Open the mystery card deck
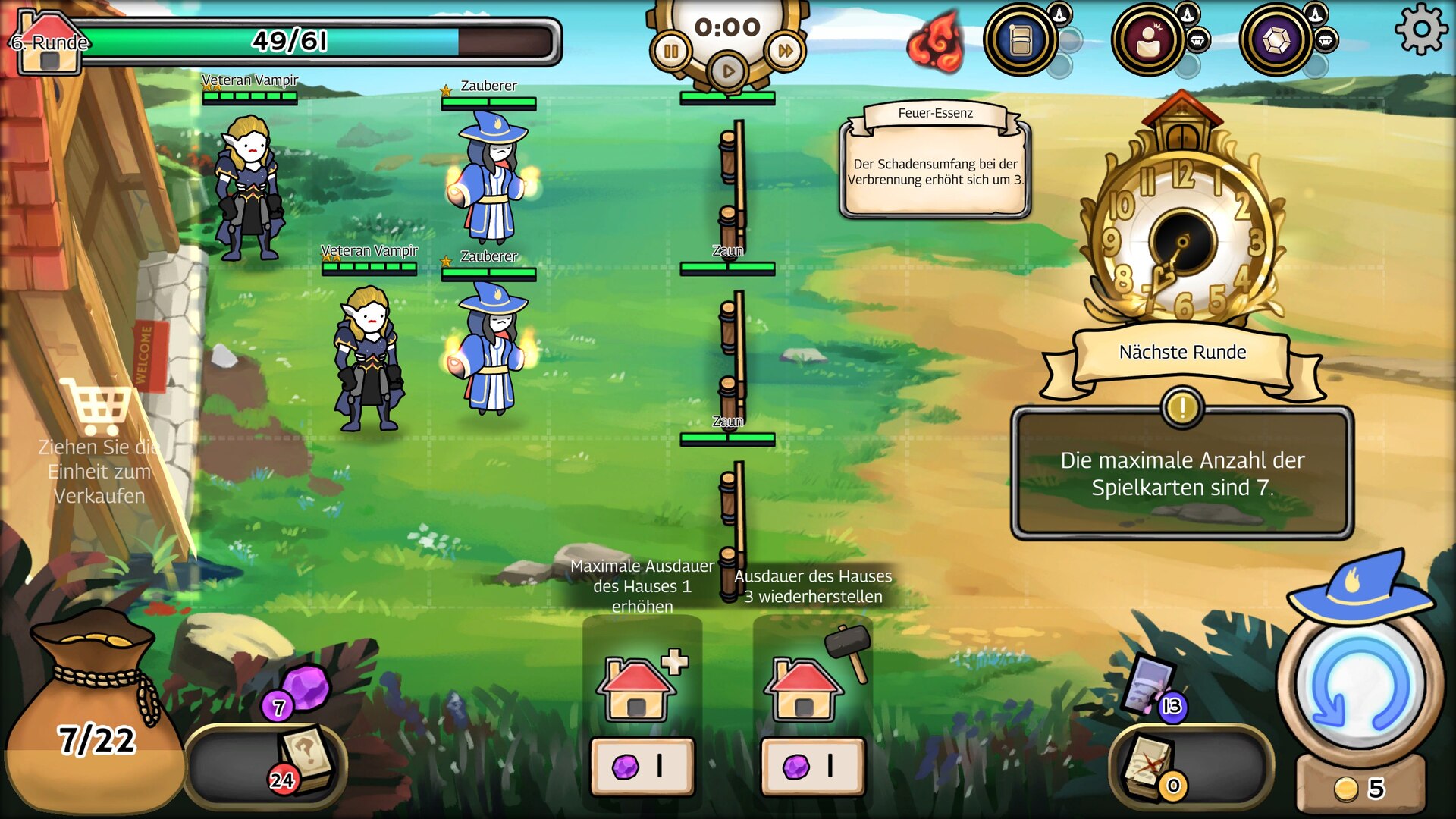The width and height of the screenshot is (1456, 819). pos(303,758)
